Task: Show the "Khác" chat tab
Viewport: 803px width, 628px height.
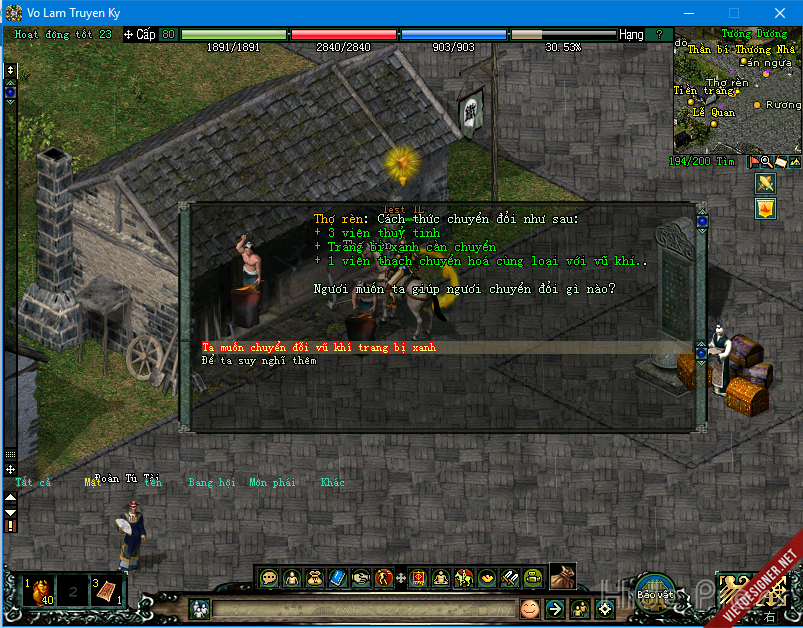Action: 332,482
